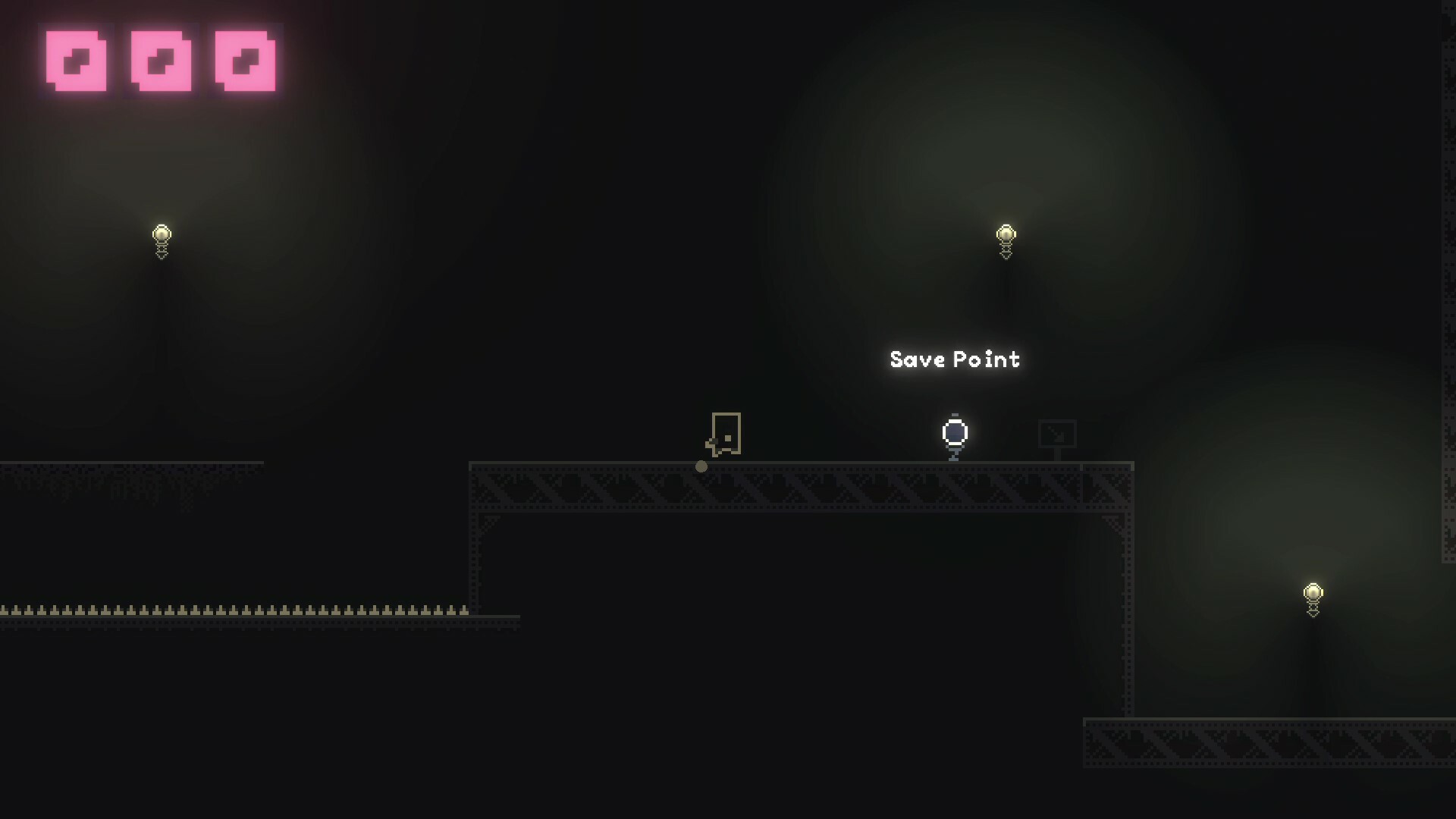
Task: Select the middle pink save slot icon
Action: [161, 62]
